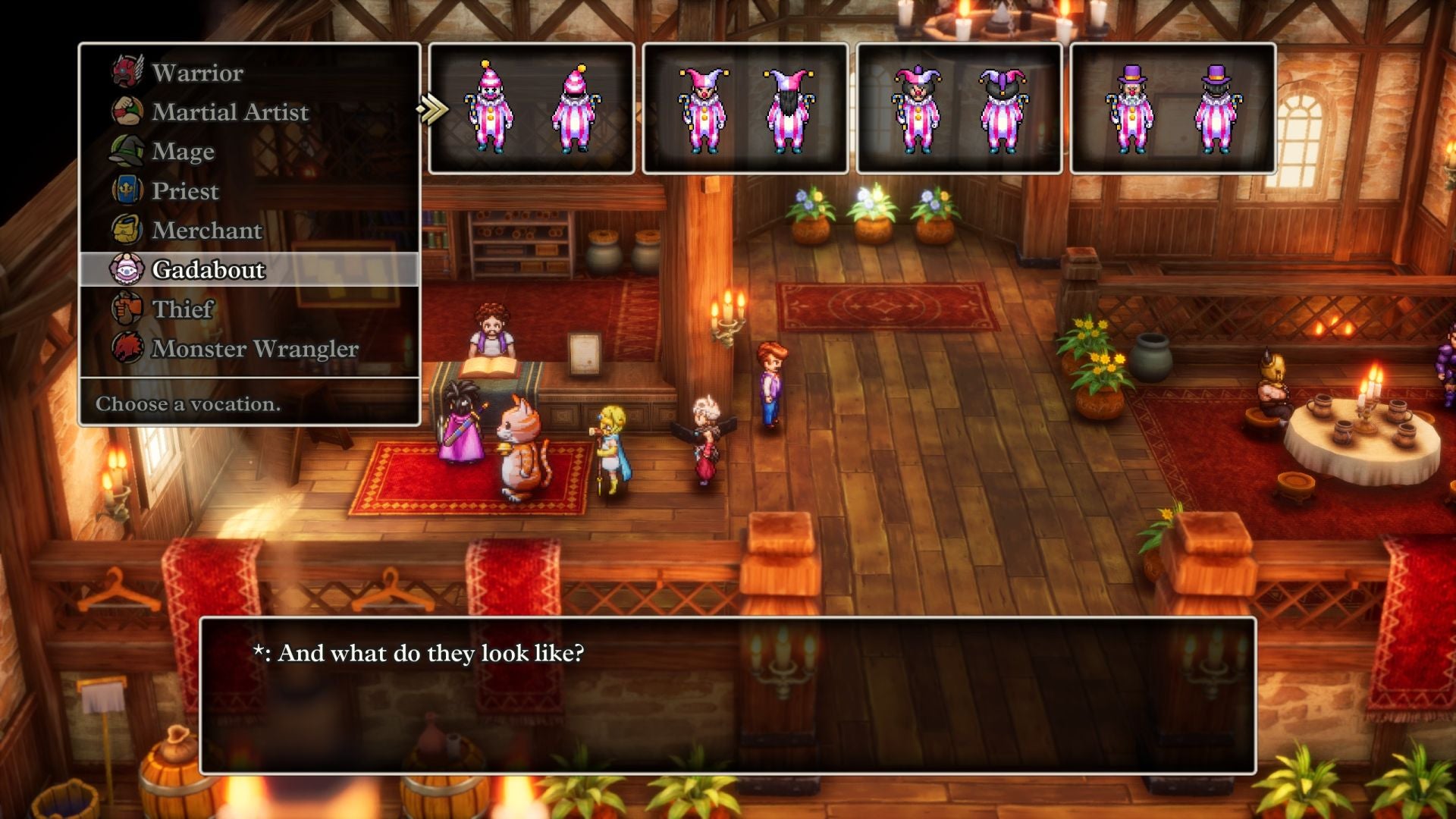Screen dimensions: 1456x819
Task: Click the Monster Wrangler red beast icon
Action: coord(127,347)
